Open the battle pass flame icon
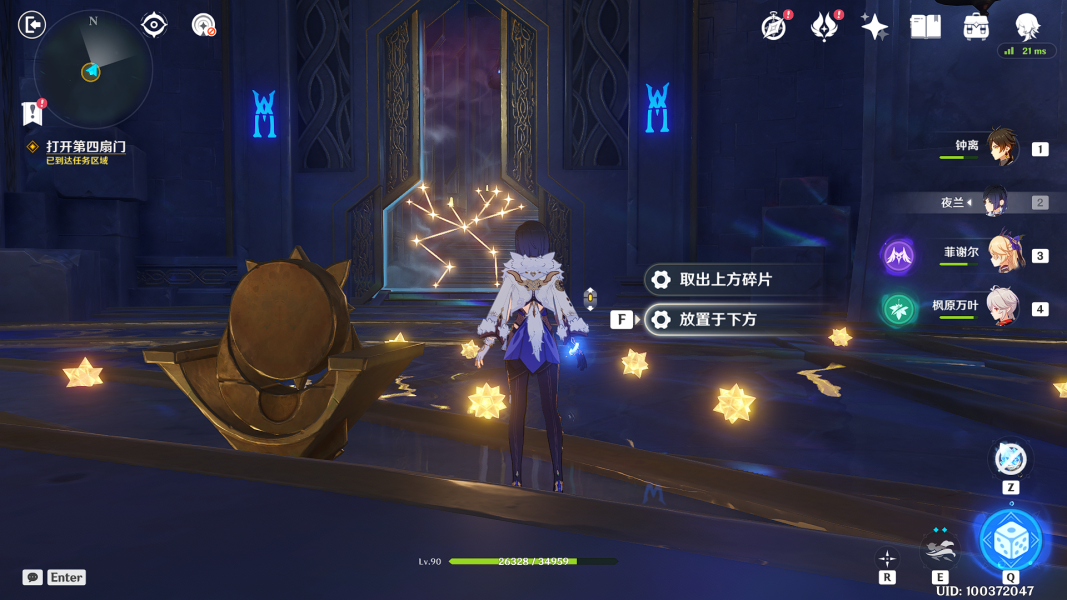The image size is (1067, 600). [x=824, y=27]
